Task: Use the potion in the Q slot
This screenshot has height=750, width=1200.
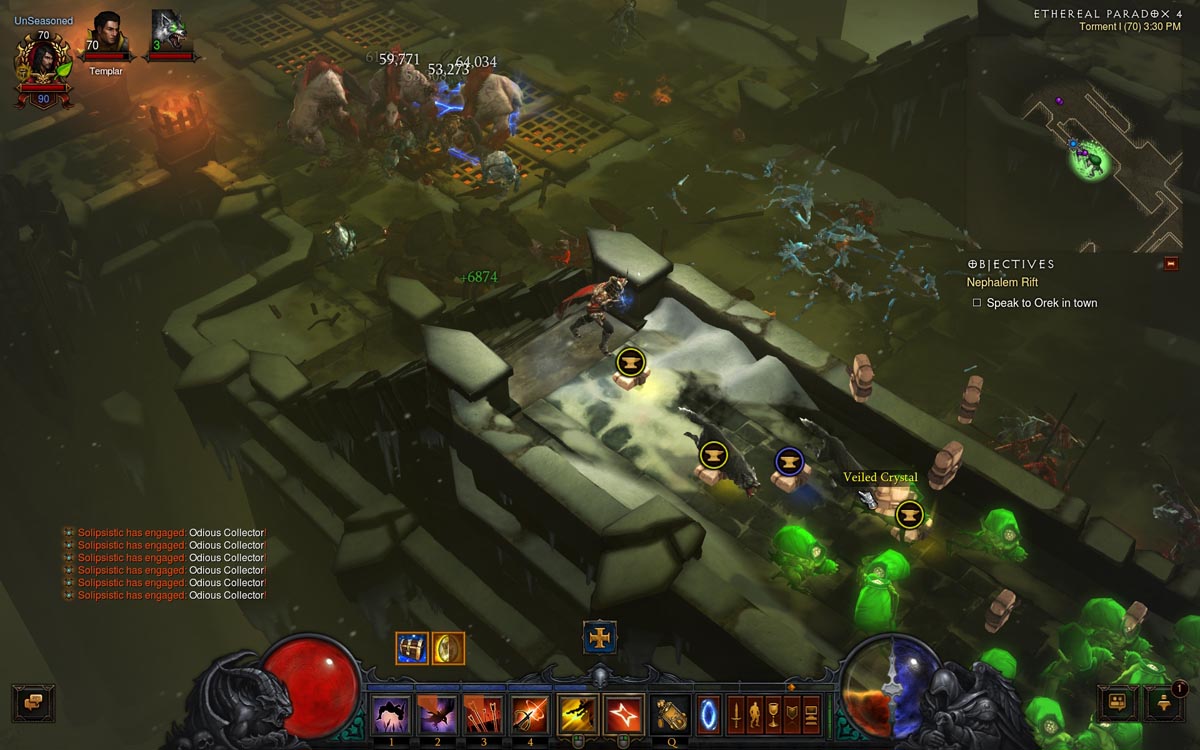Action: click(669, 713)
